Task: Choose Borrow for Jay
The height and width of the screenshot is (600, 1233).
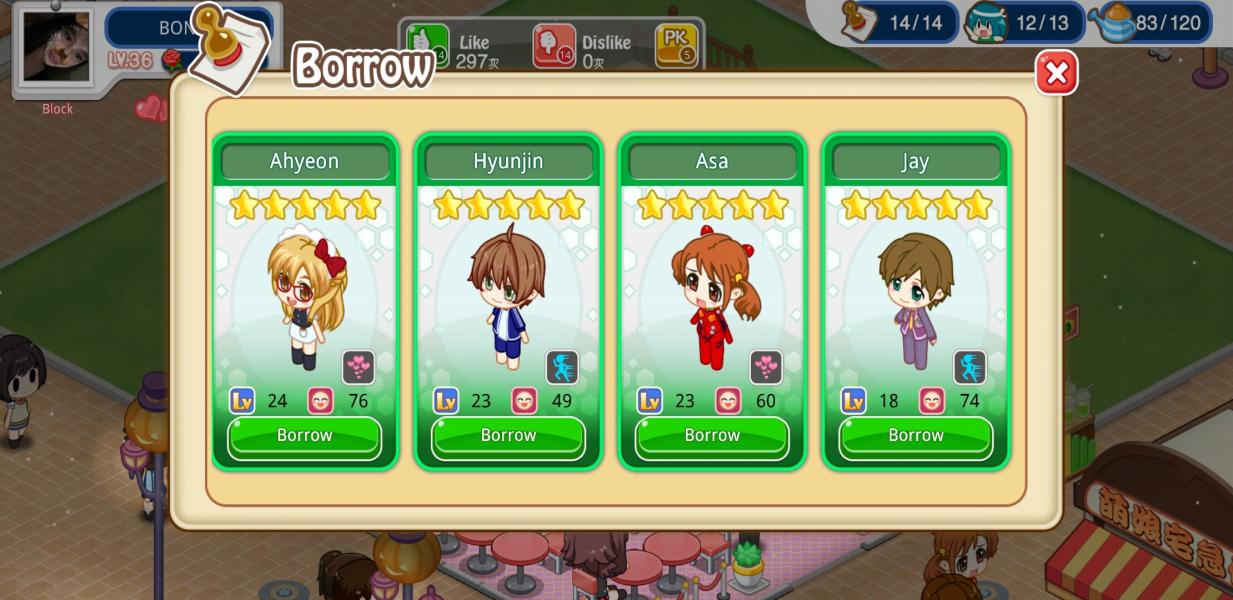Action: [x=915, y=436]
